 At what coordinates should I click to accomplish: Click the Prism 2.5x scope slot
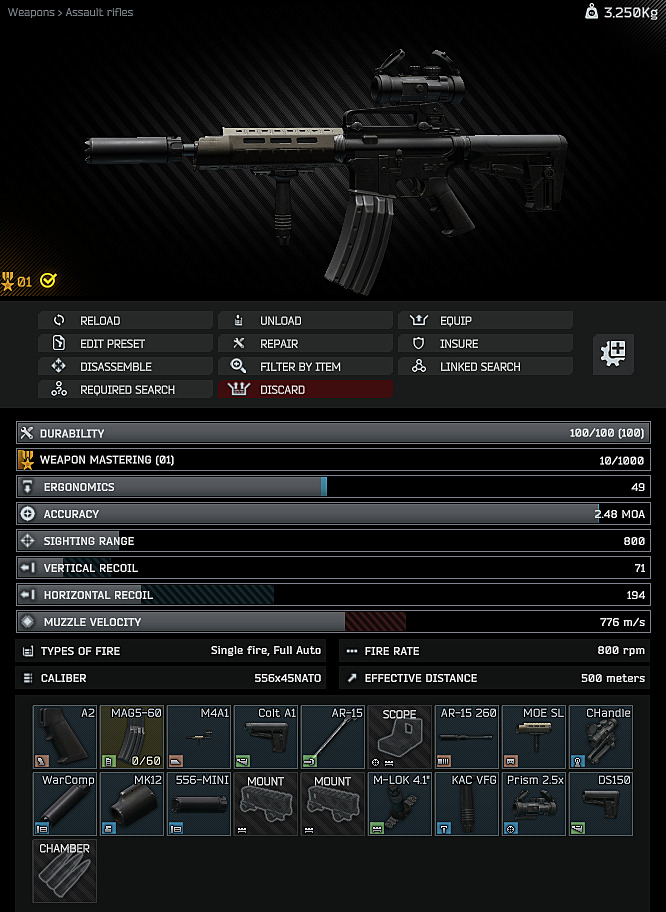click(x=534, y=804)
